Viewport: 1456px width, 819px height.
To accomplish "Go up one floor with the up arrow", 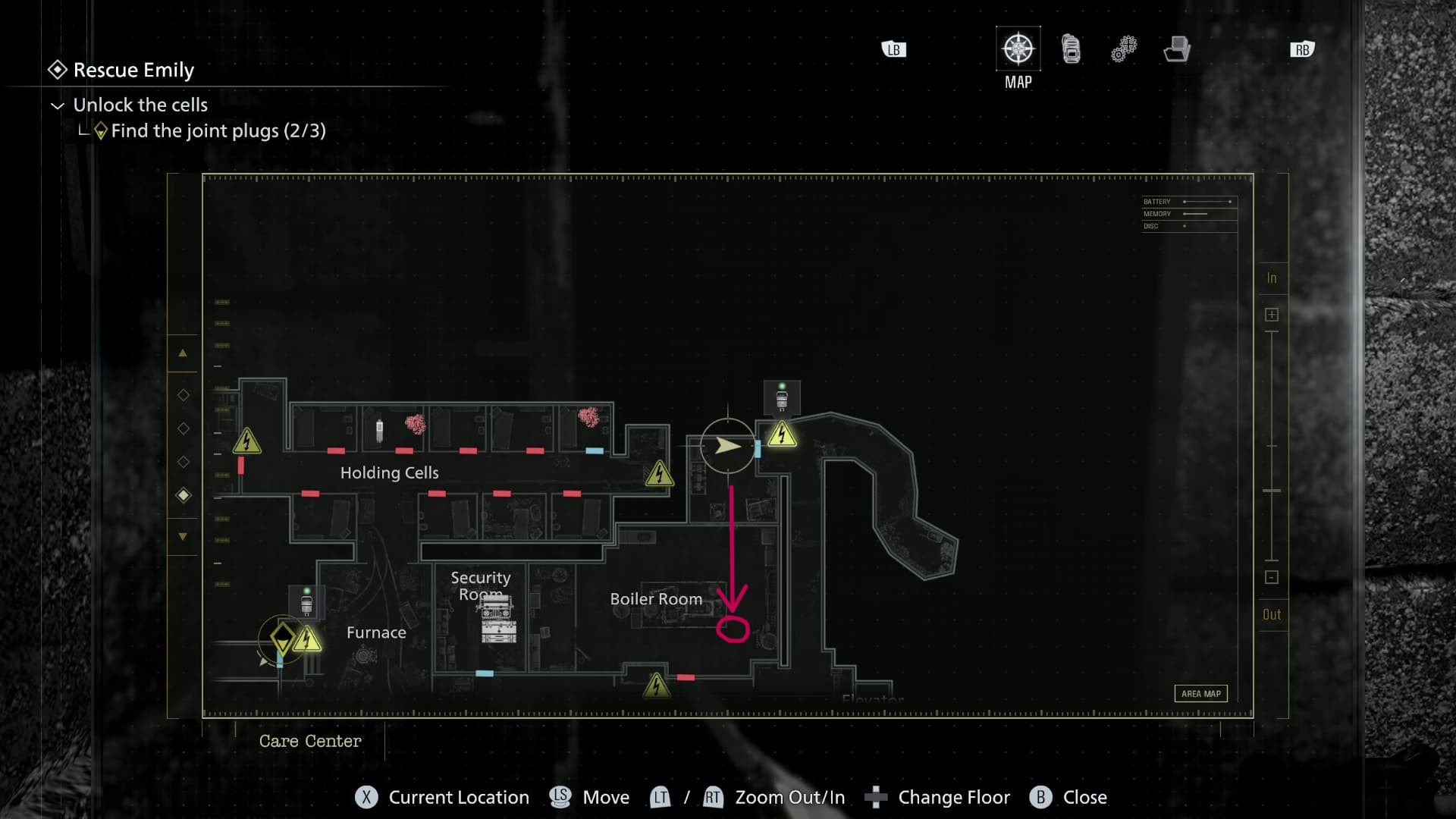I will pyautogui.click(x=183, y=353).
